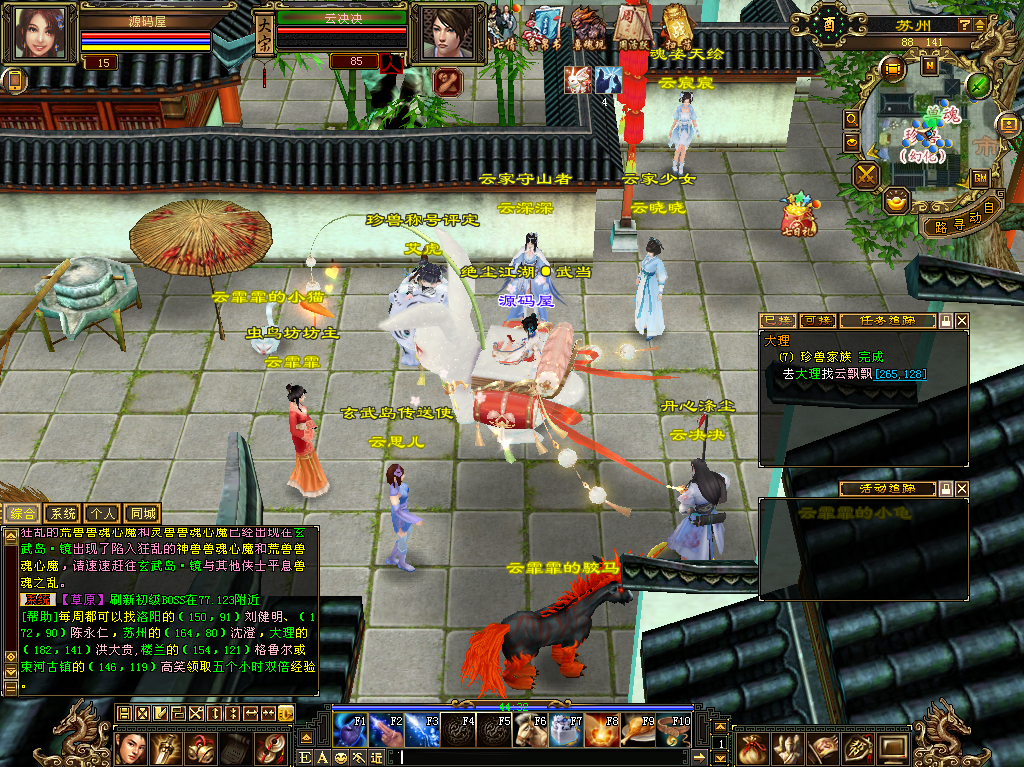
Task: Open the gold ingot shop button
Action: (897, 201)
